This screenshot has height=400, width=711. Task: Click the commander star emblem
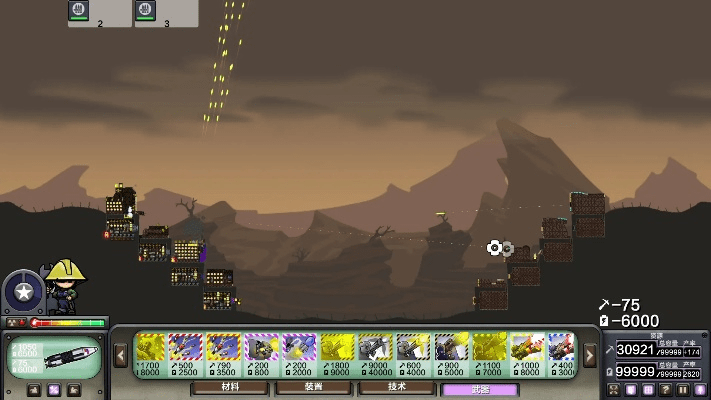pos(22,292)
